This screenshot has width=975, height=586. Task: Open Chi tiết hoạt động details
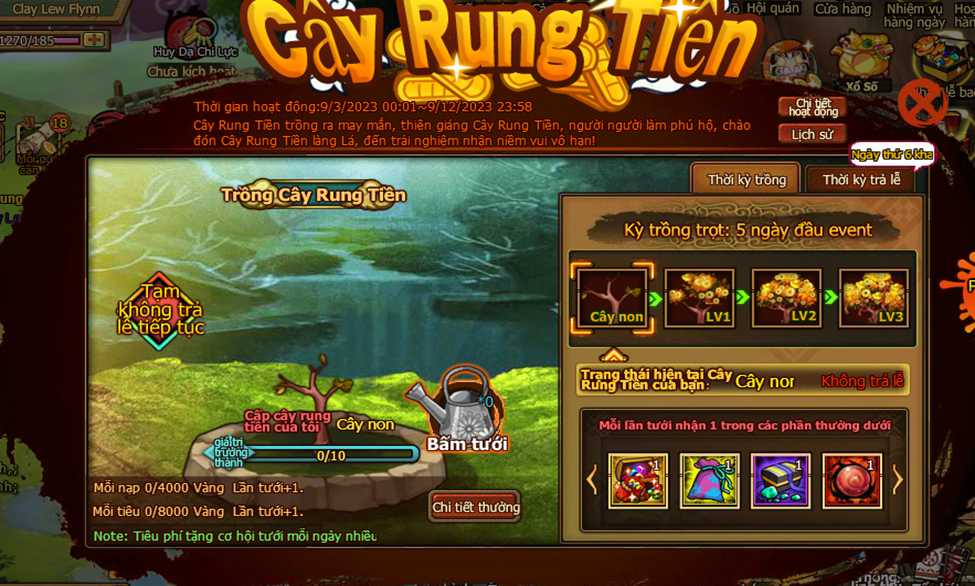812,107
